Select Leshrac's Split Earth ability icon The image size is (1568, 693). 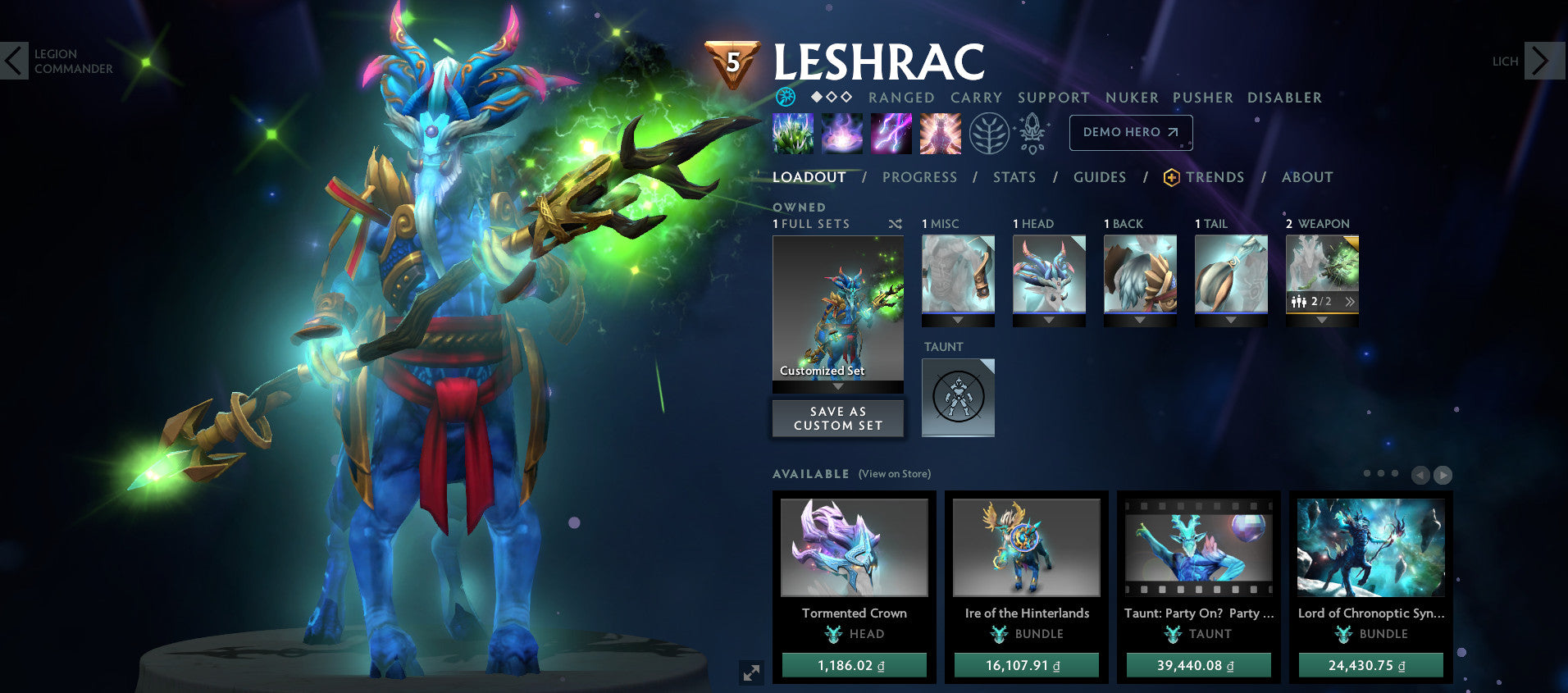(x=791, y=133)
